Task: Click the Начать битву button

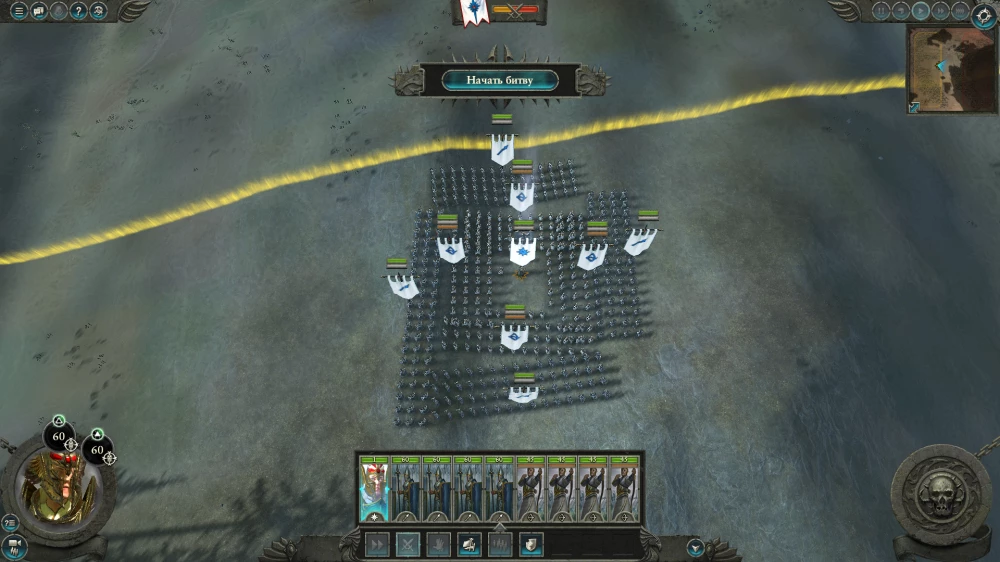Action: click(x=499, y=80)
